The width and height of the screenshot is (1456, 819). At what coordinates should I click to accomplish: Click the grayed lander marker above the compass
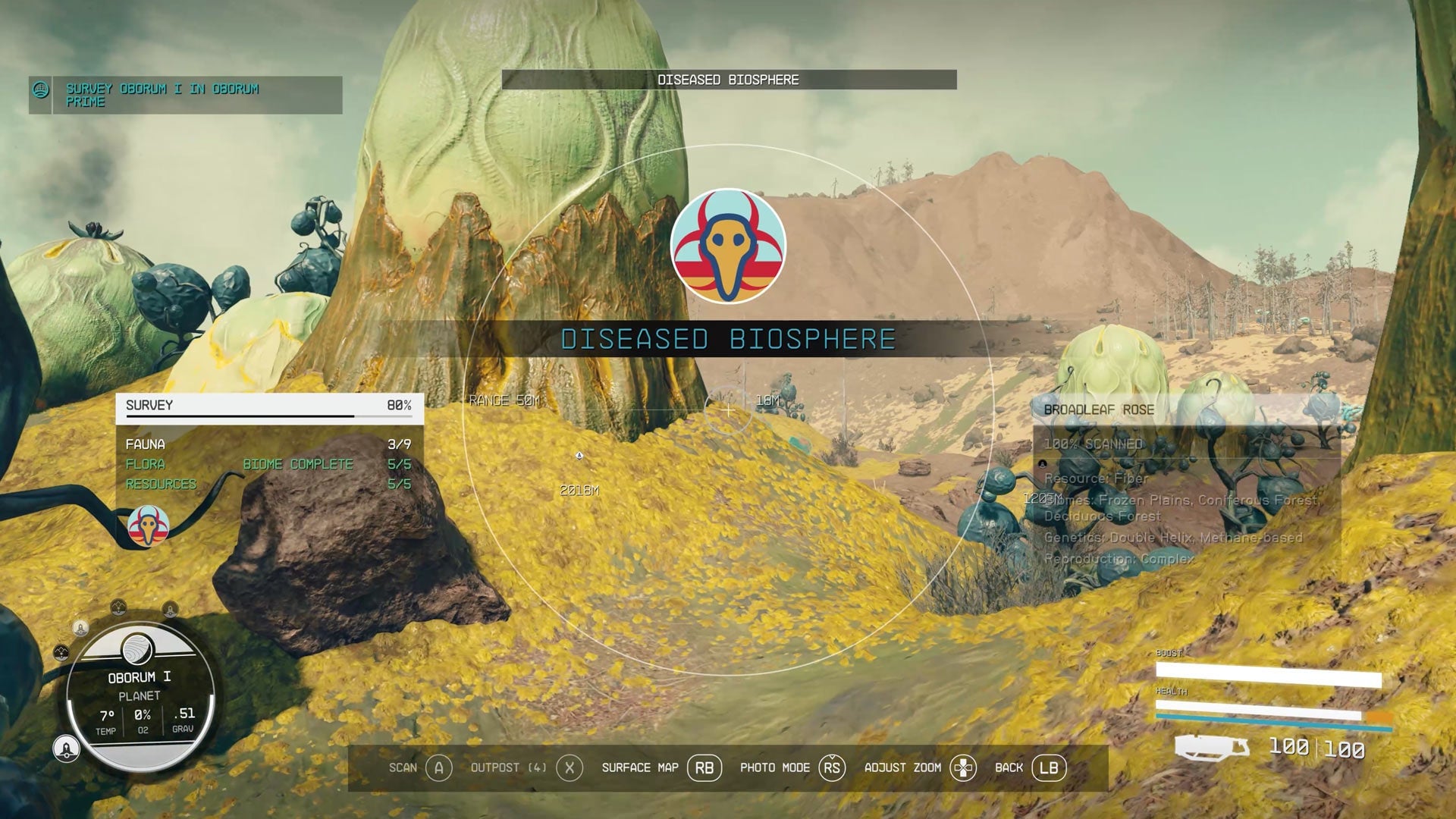[x=170, y=610]
